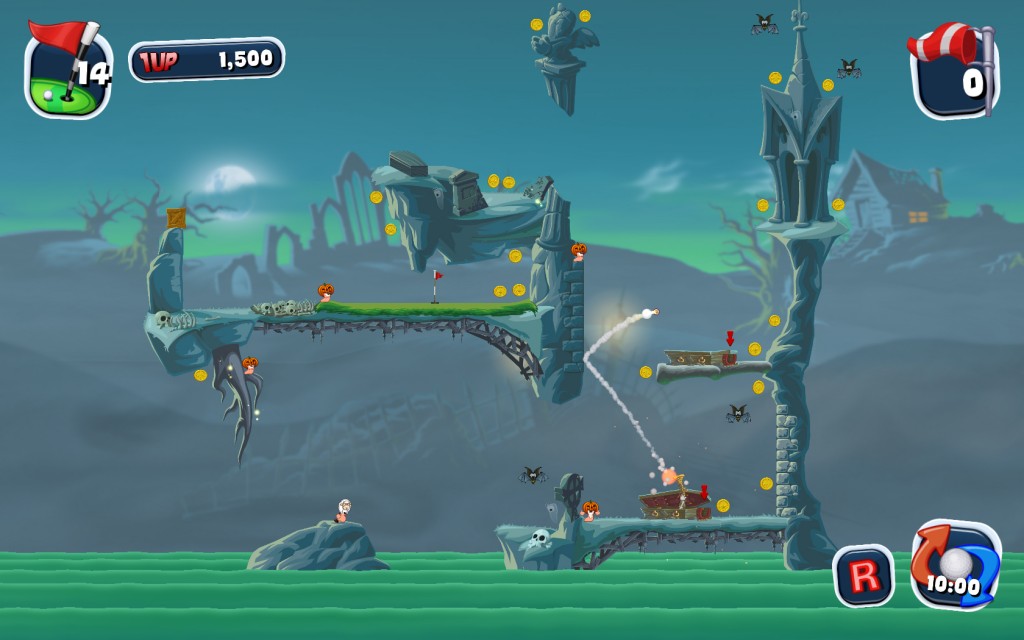Click the red R button
The image size is (1024, 640).
click(x=864, y=575)
